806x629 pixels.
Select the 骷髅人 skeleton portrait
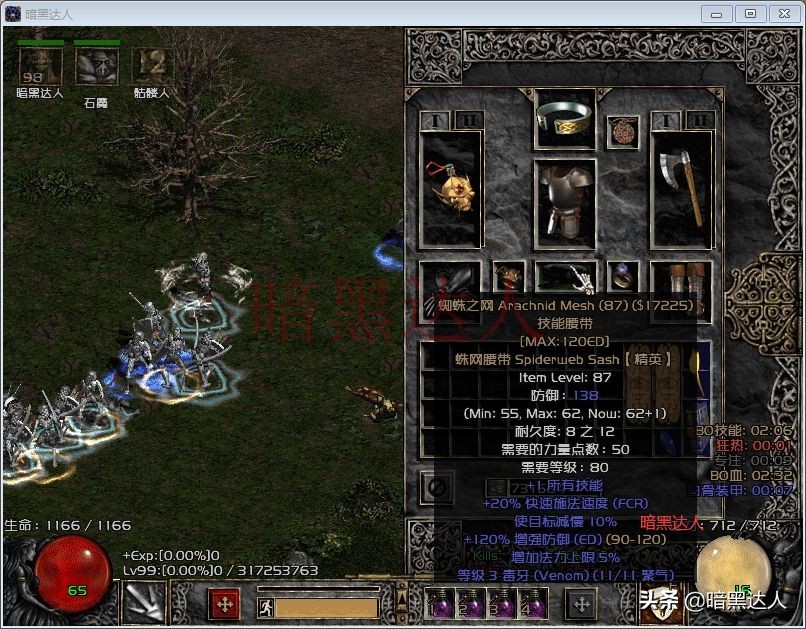151,67
